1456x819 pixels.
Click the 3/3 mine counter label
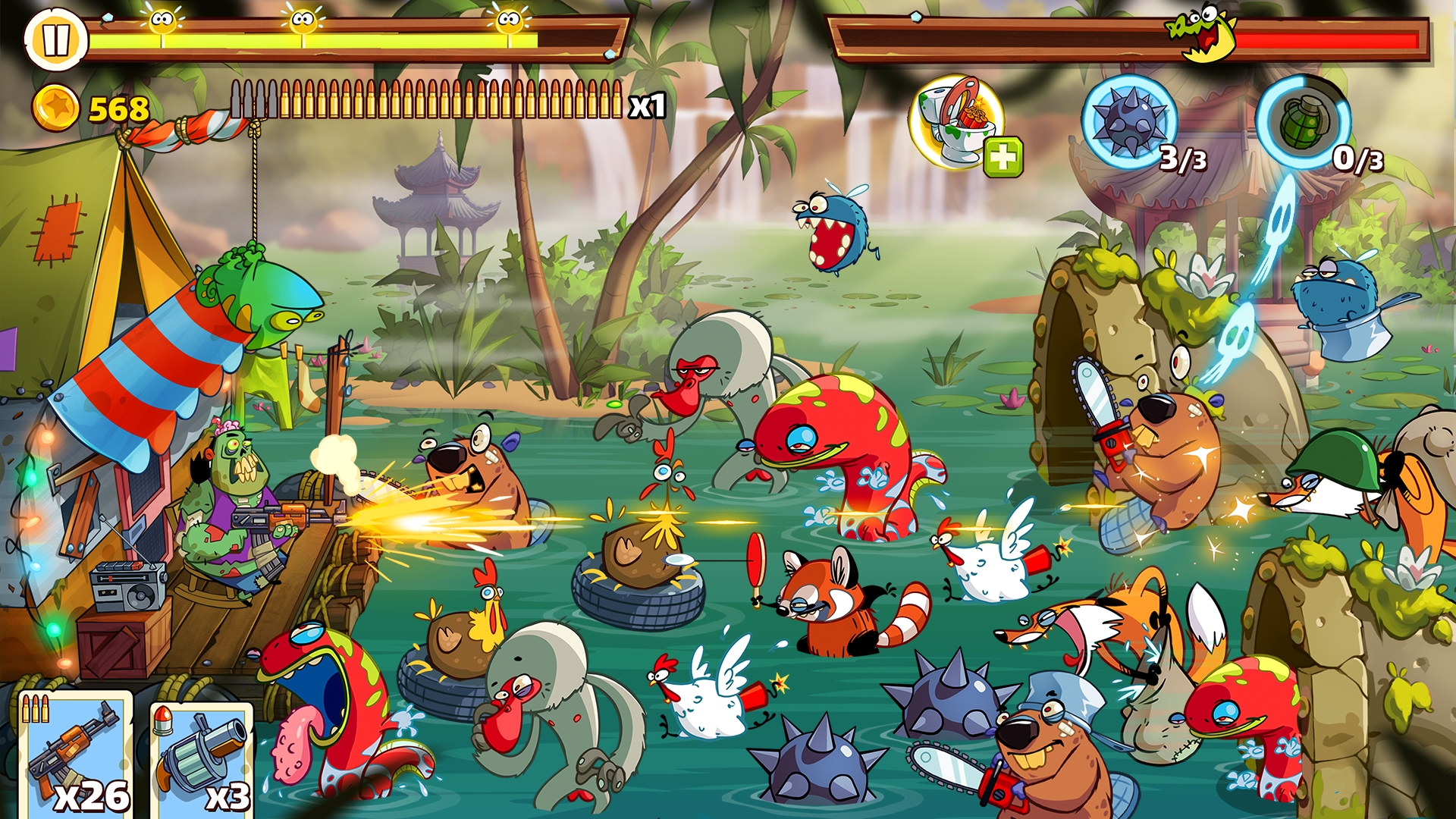pos(1183,159)
